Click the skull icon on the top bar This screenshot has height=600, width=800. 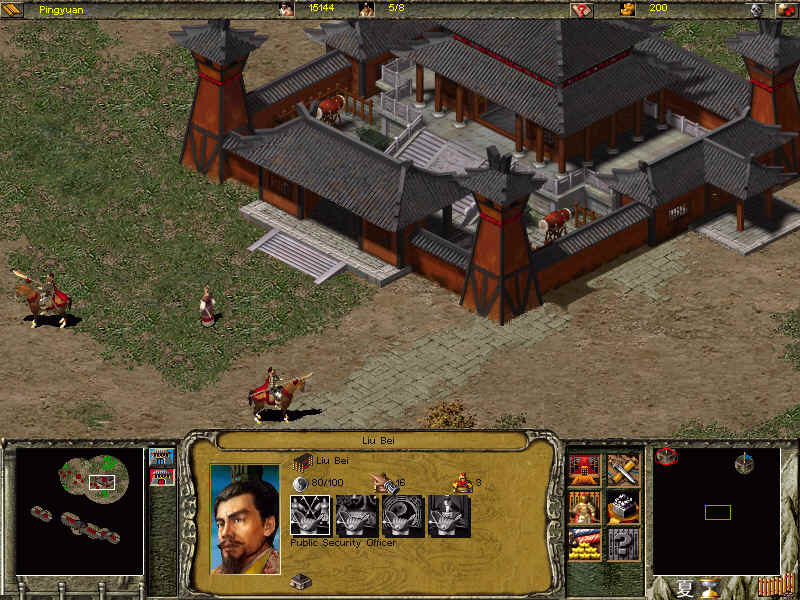[x=756, y=9]
